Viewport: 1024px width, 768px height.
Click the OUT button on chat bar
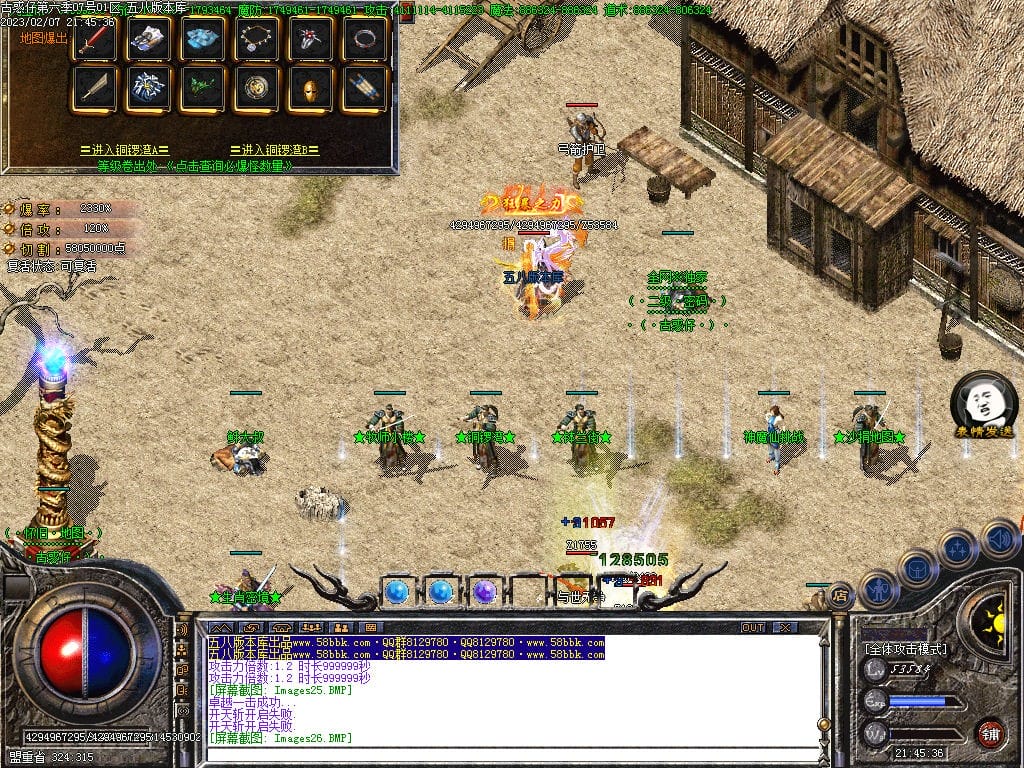pos(752,627)
